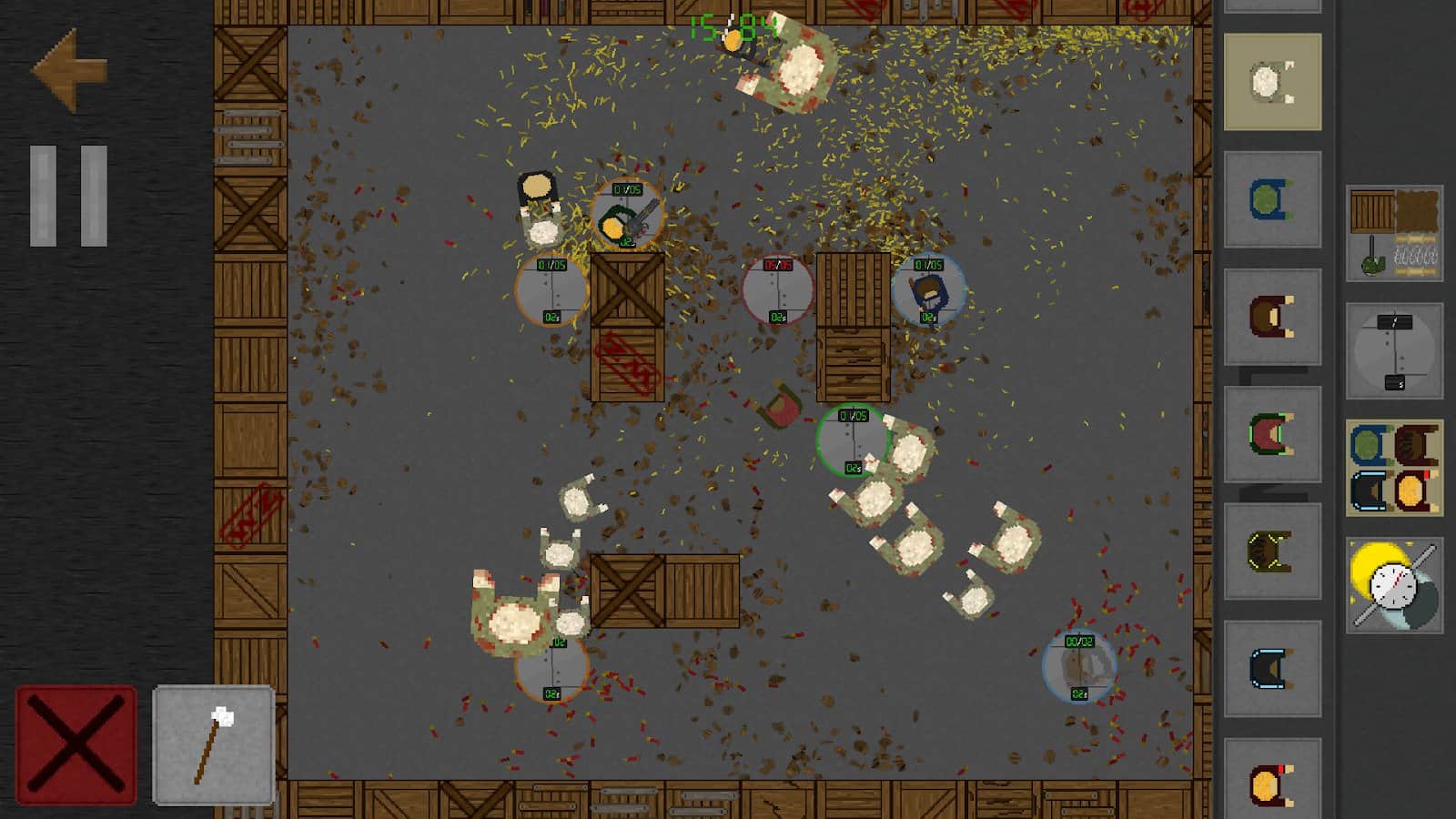
Task: Toggle the day-night clock setting
Action: coord(1394,585)
